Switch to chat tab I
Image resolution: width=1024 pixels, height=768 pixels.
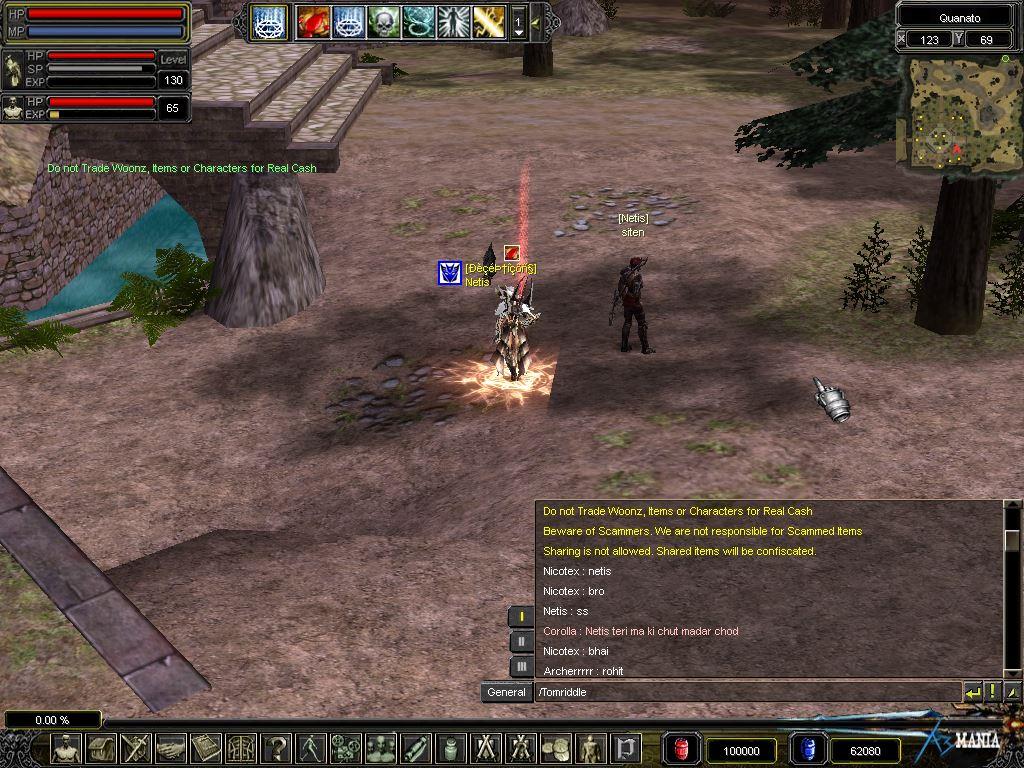point(521,617)
